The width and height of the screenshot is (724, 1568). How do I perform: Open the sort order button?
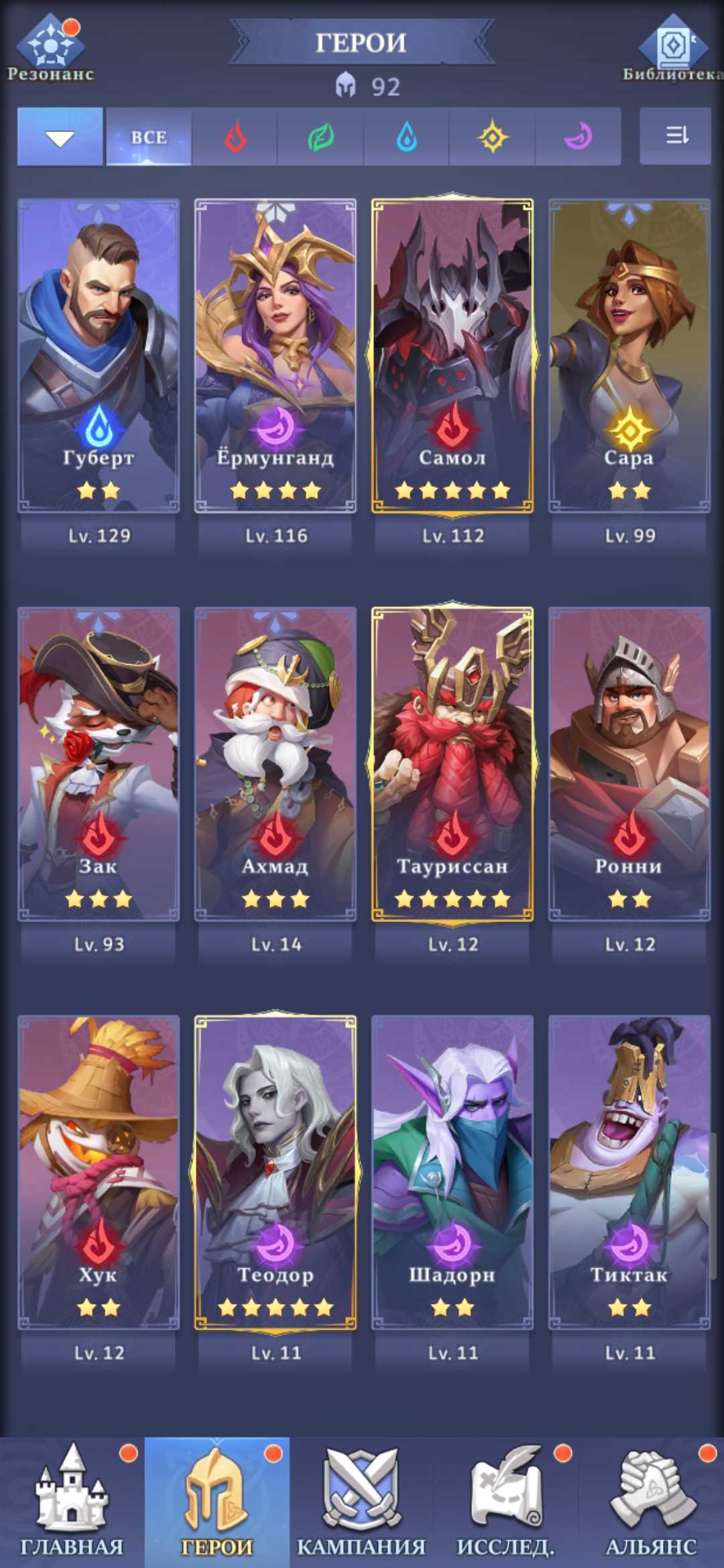pos(675,136)
